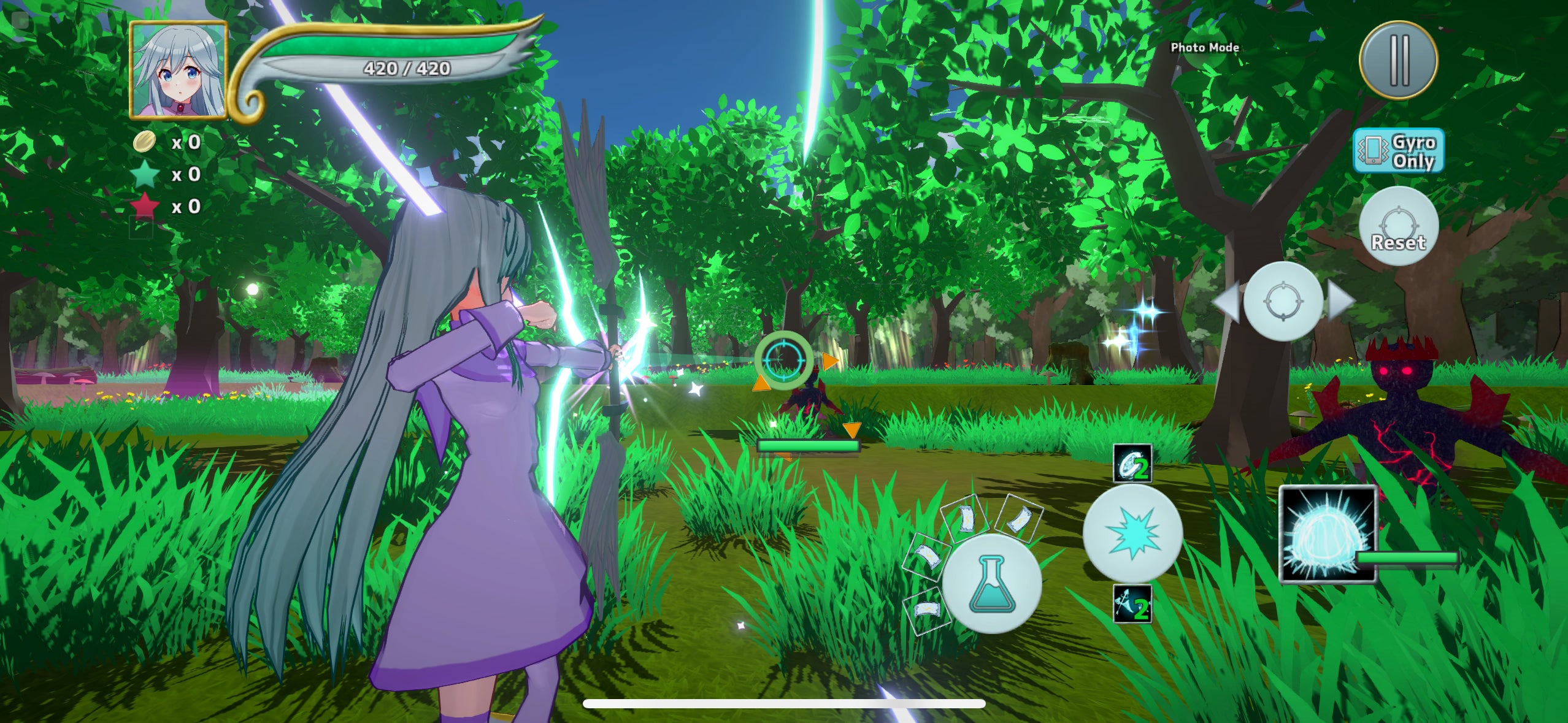Fire with the cyan burst attack button
Viewport: 1568px width, 723px height.
(x=1132, y=534)
